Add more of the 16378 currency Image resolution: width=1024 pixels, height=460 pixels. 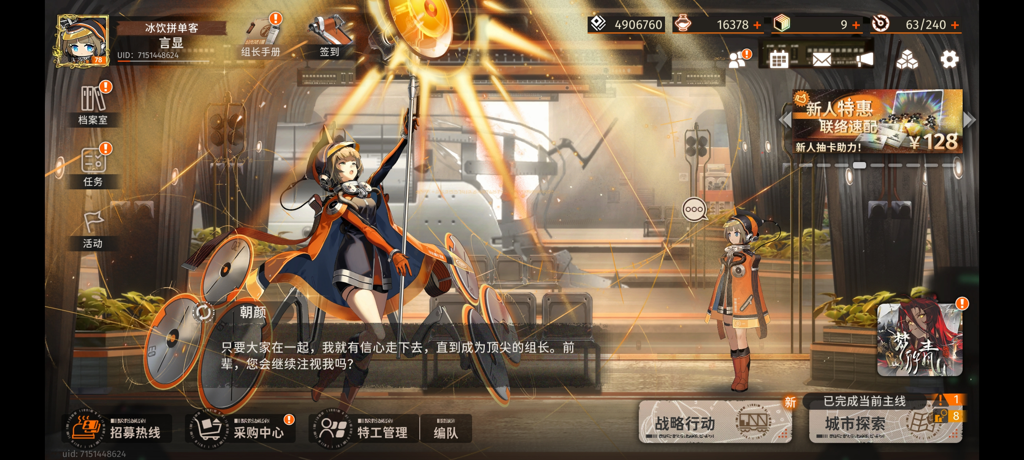[x=756, y=25]
